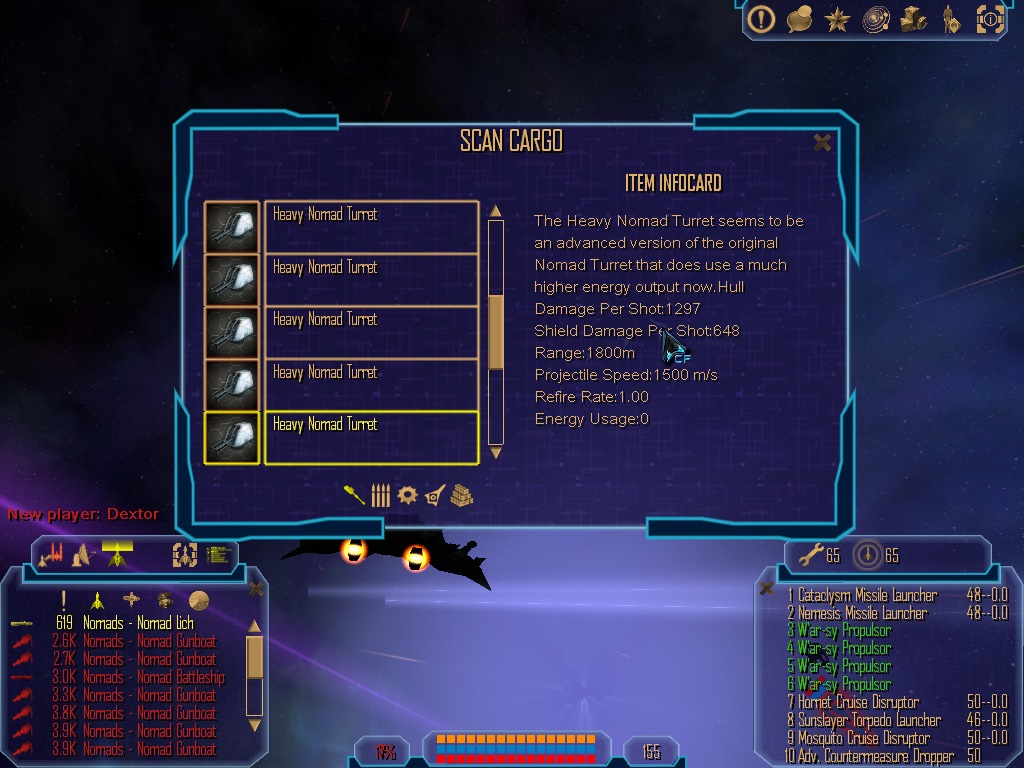Use nanobots via the wrench icon

808,555
